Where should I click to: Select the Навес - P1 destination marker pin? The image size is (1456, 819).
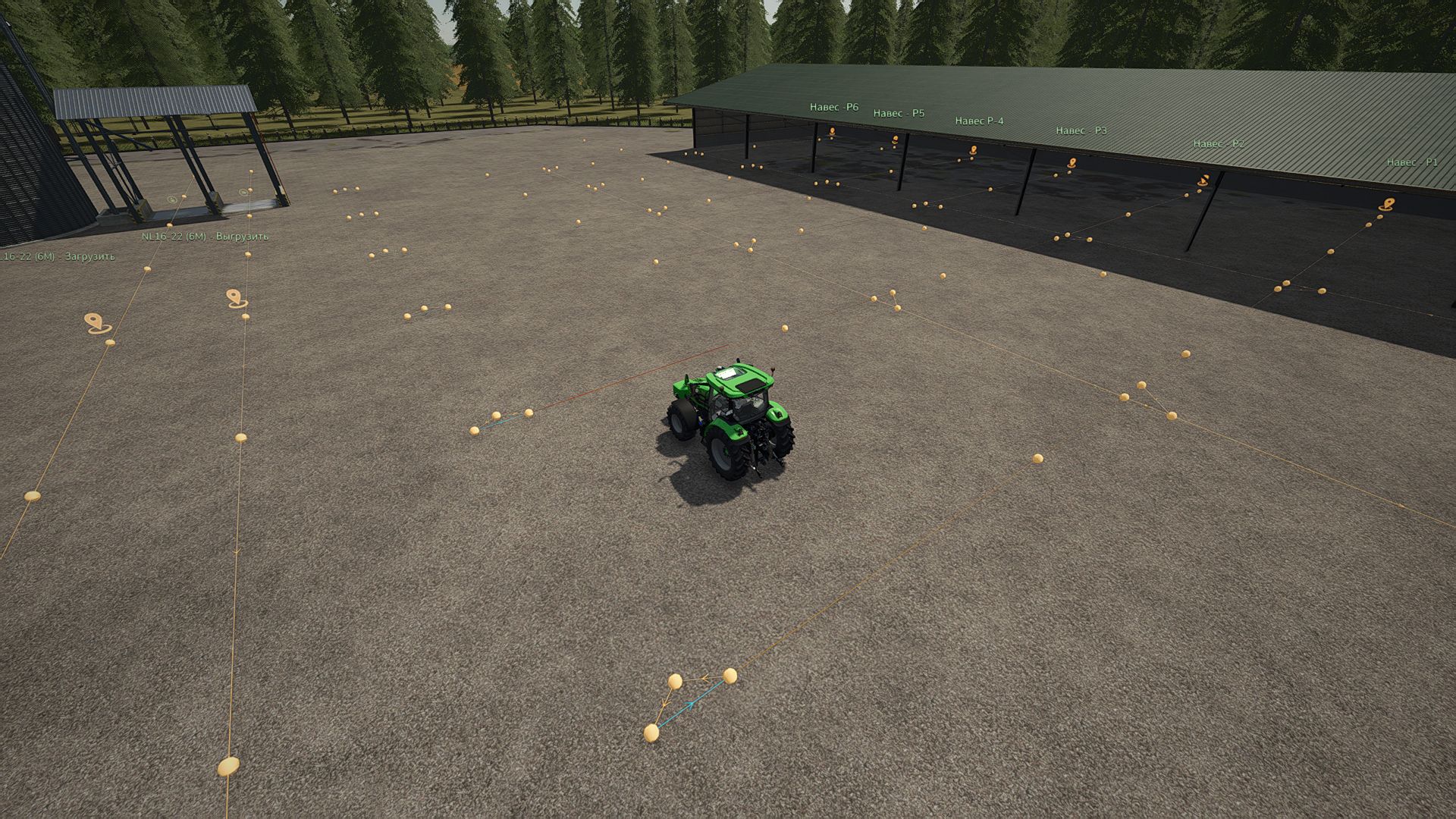[1387, 204]
